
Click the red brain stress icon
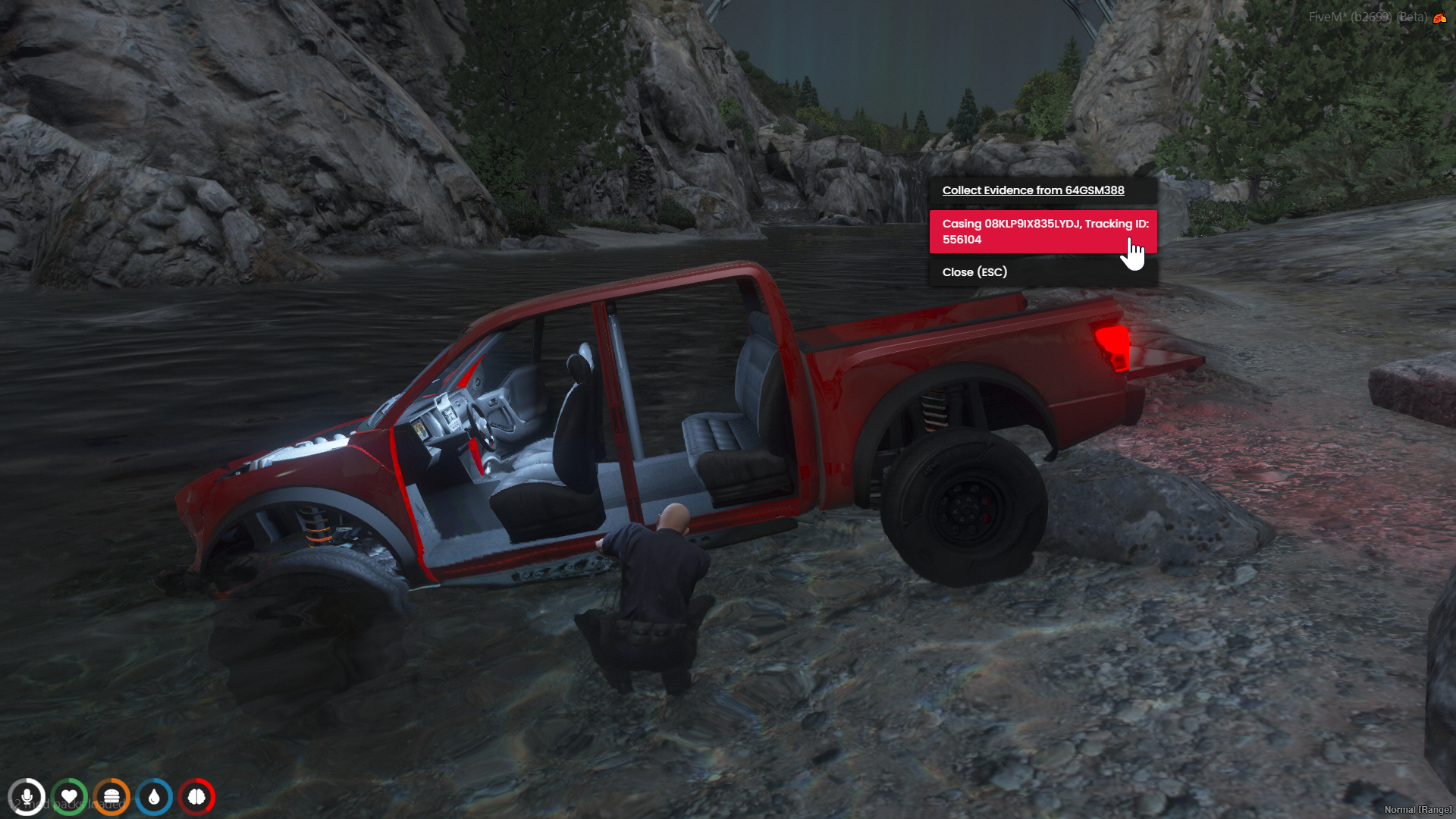[x=196, y=797]
